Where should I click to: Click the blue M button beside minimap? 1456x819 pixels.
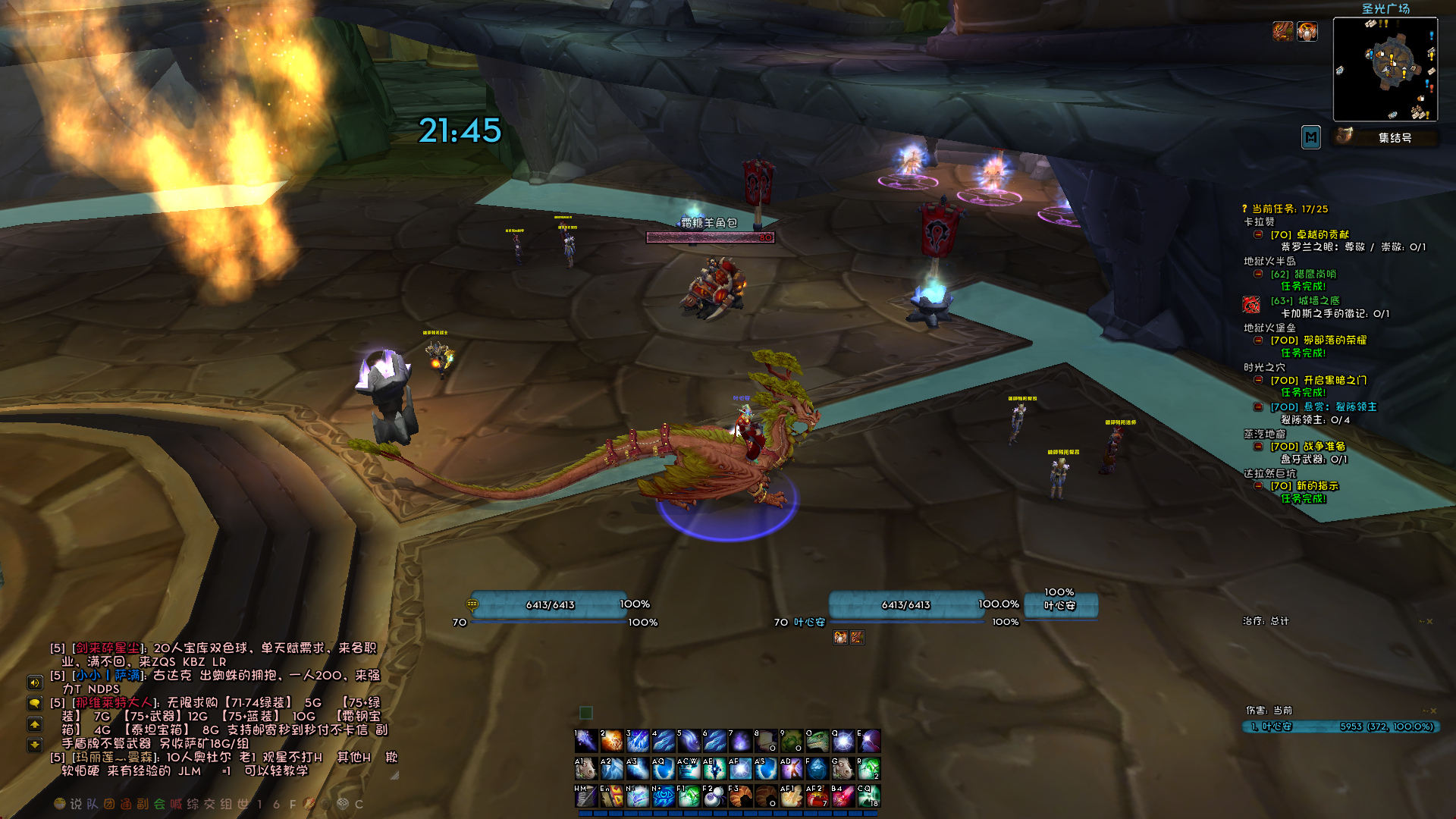(1310, 137)
